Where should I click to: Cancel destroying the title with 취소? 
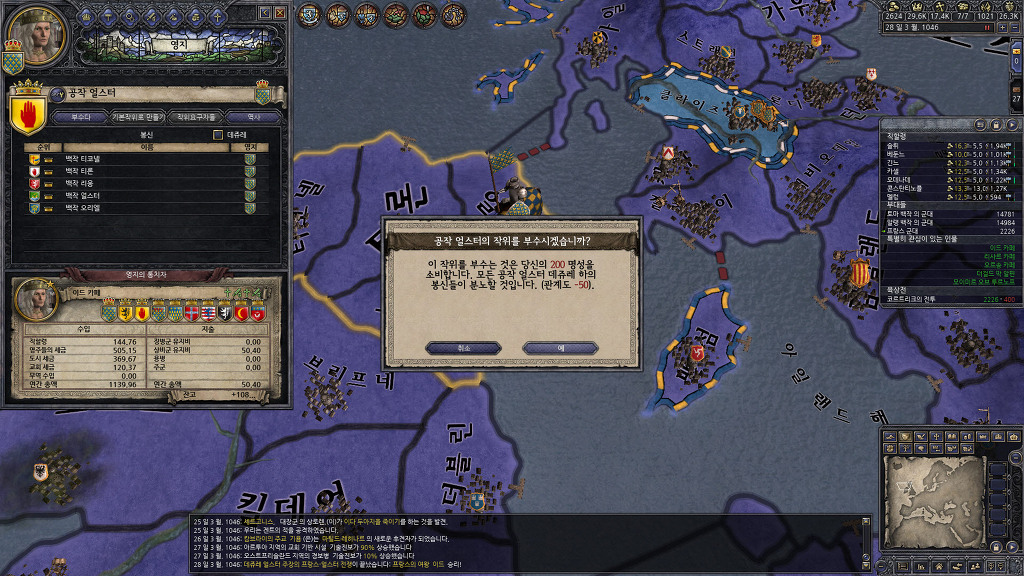point(463,347)
